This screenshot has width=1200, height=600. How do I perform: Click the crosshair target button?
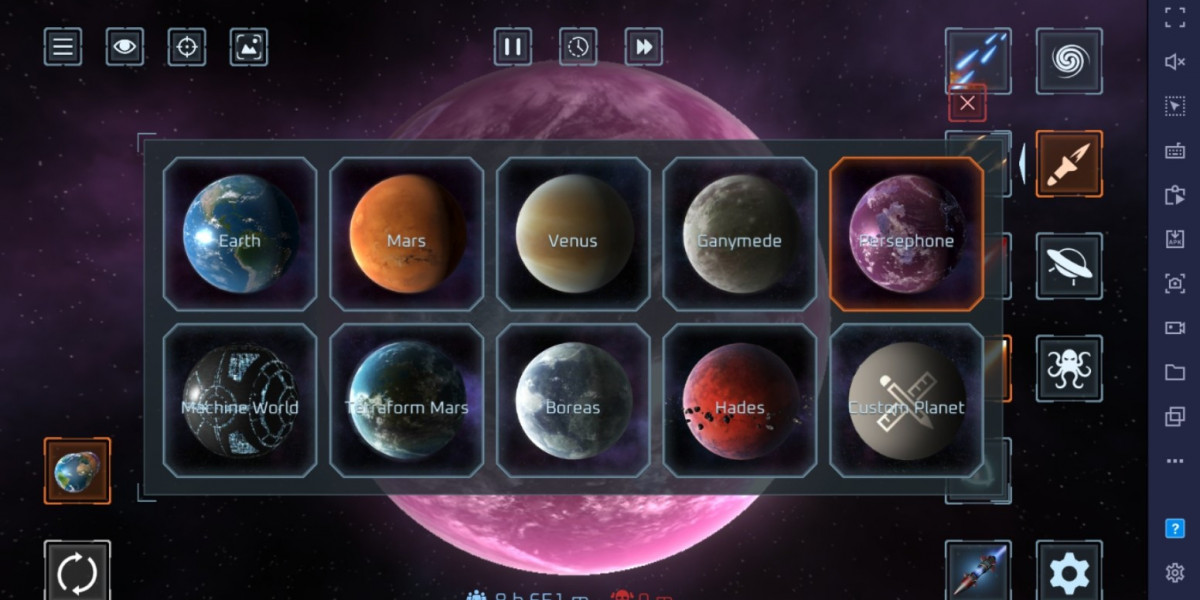(x=187, y=47)
